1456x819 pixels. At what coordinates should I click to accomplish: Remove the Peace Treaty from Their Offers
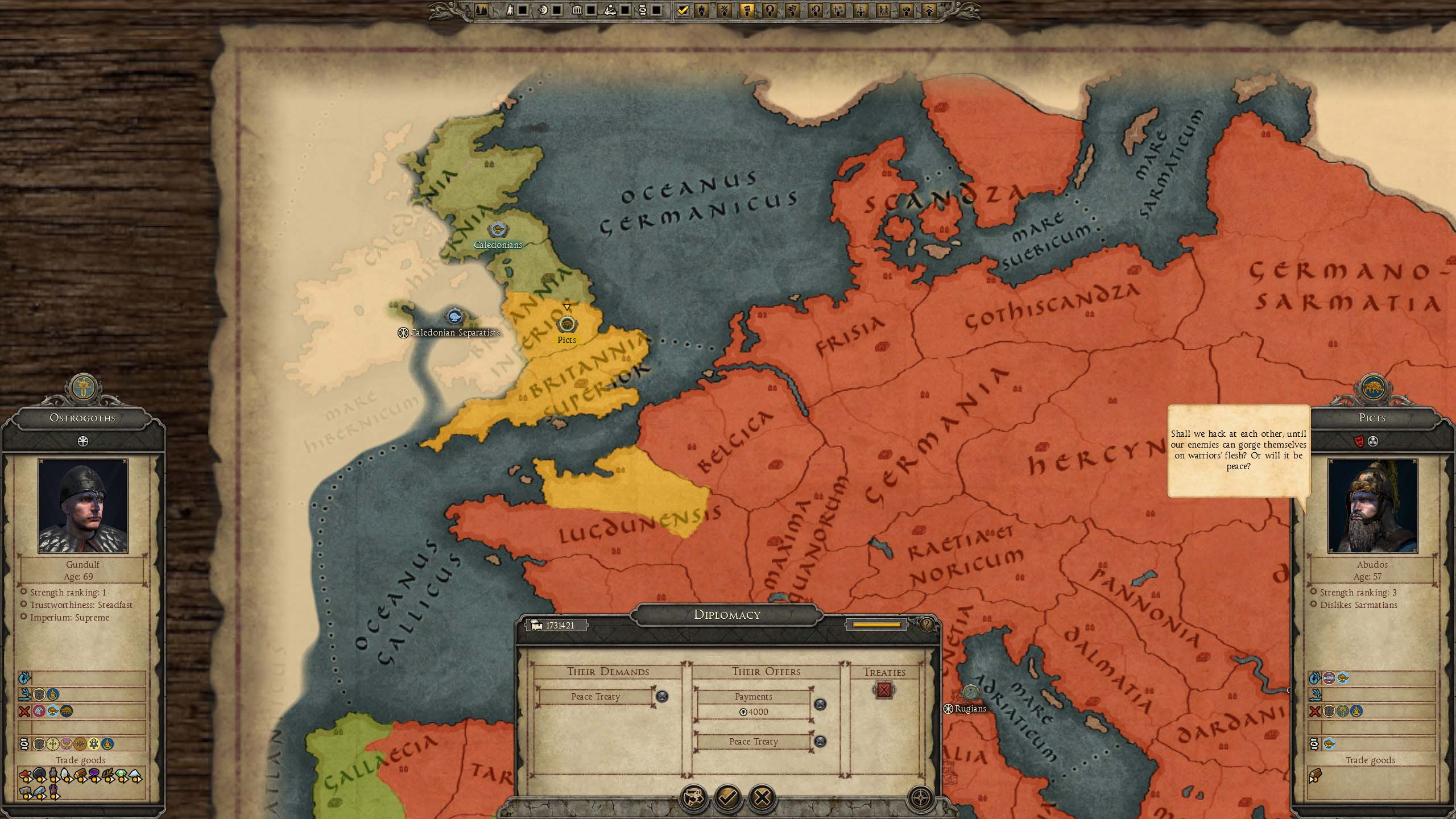(x=820, y=741)
